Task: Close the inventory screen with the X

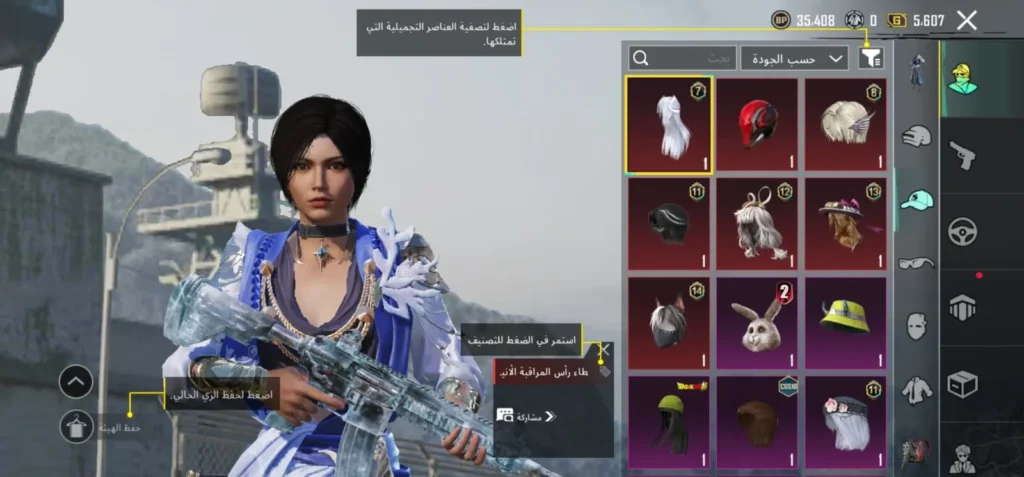Action: [966, 20]
